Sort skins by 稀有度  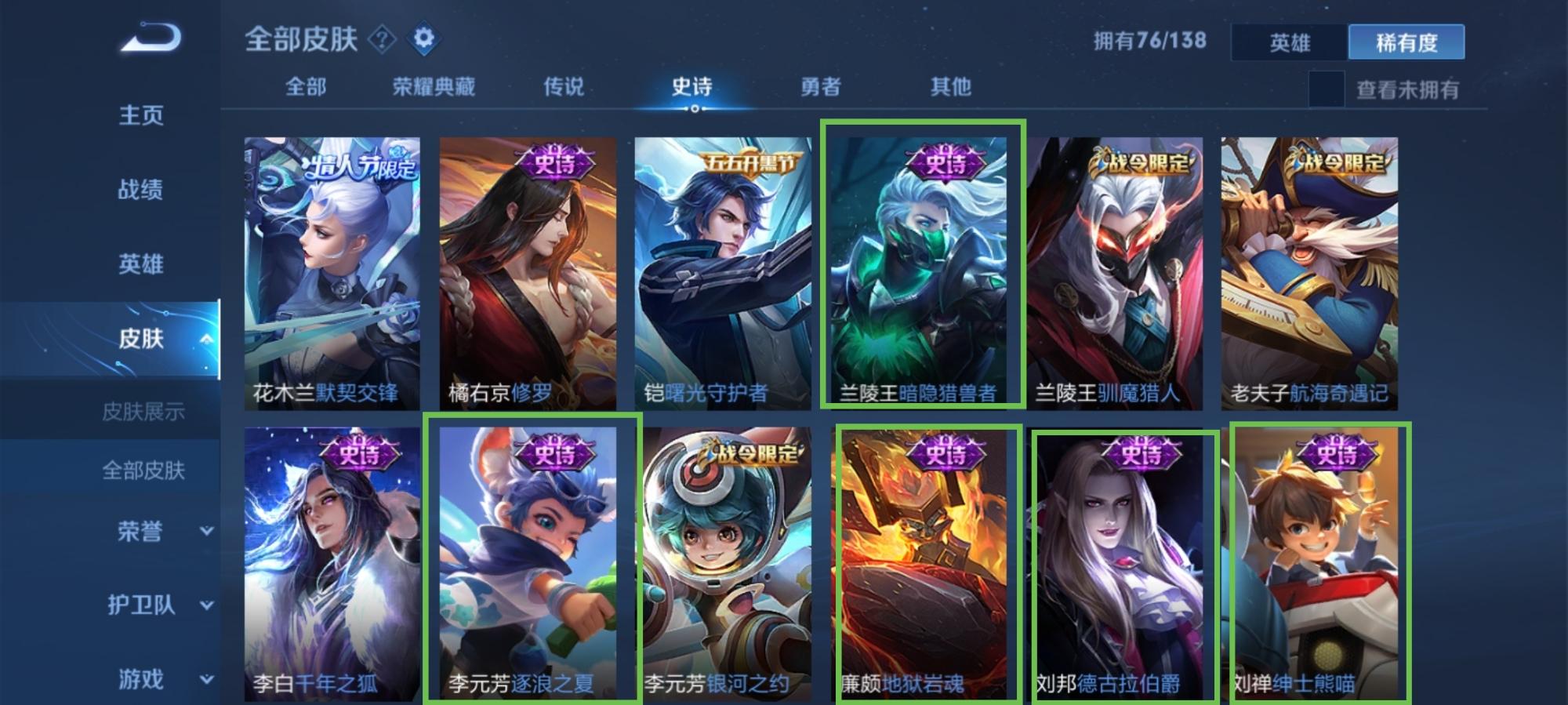(1406, 42)
